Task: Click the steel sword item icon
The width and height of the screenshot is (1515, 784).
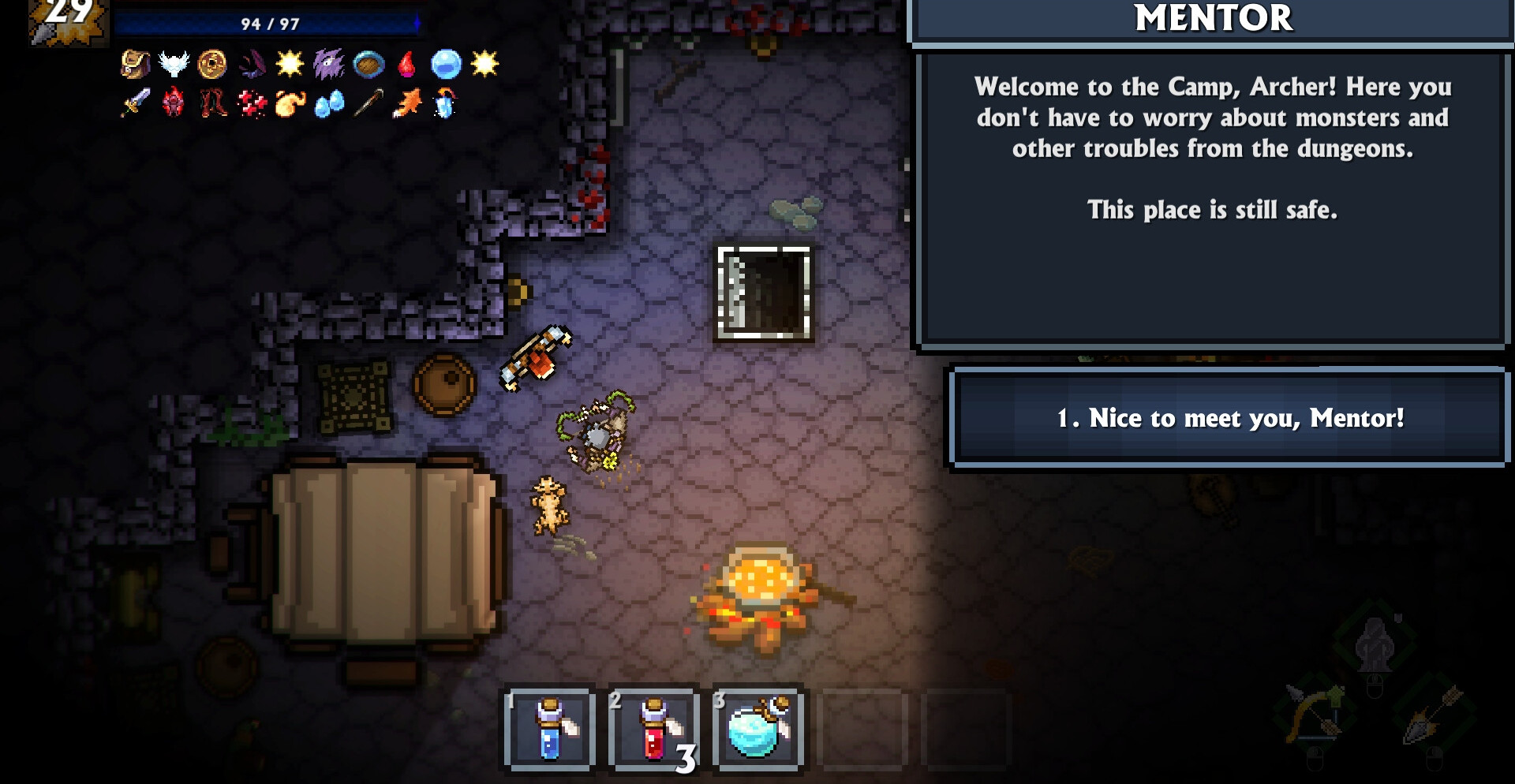Action: pos(135,103)
